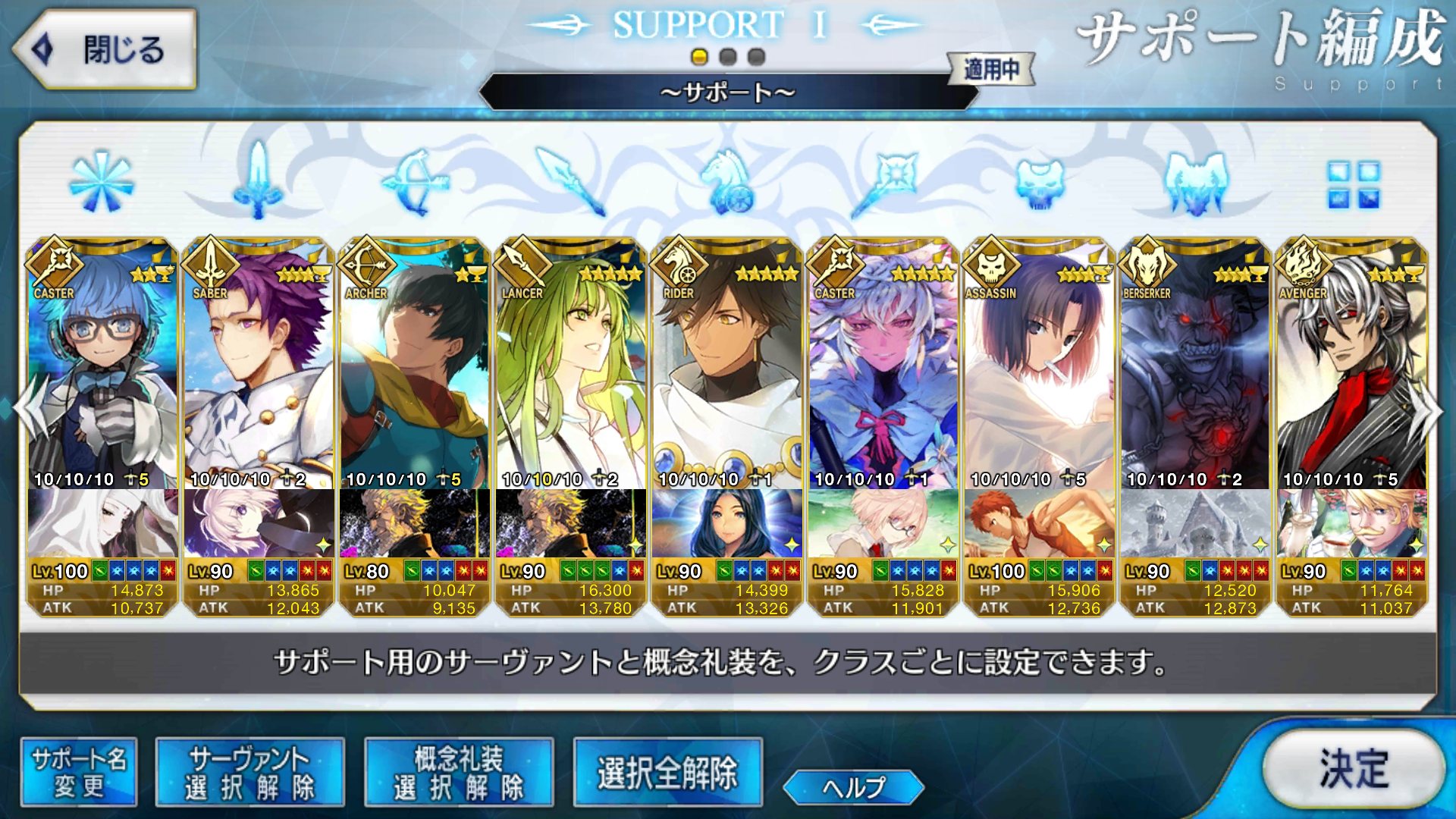Open the Level 100 Caster with glasses

tap(102, 364)
